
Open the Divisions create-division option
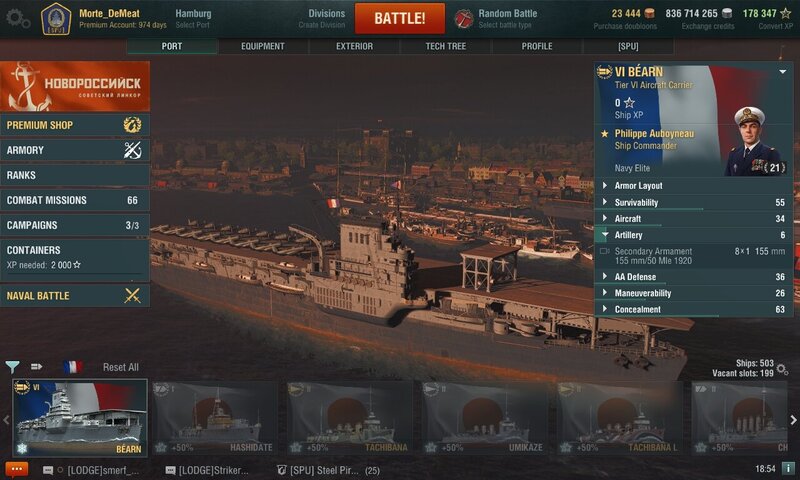326,18
